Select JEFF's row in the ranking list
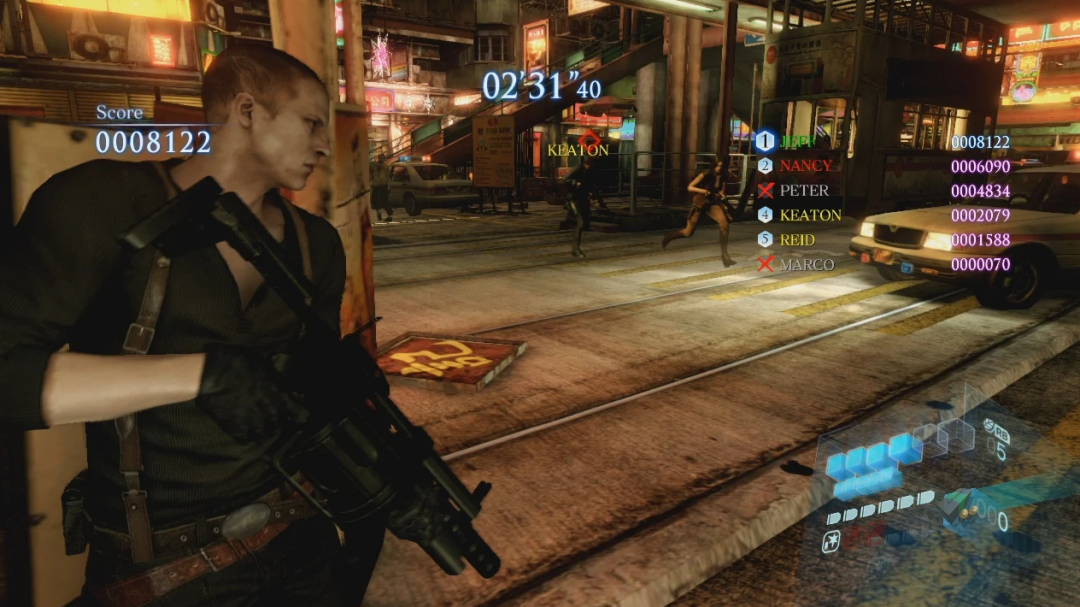1080x607 pixels. [797, 142]
